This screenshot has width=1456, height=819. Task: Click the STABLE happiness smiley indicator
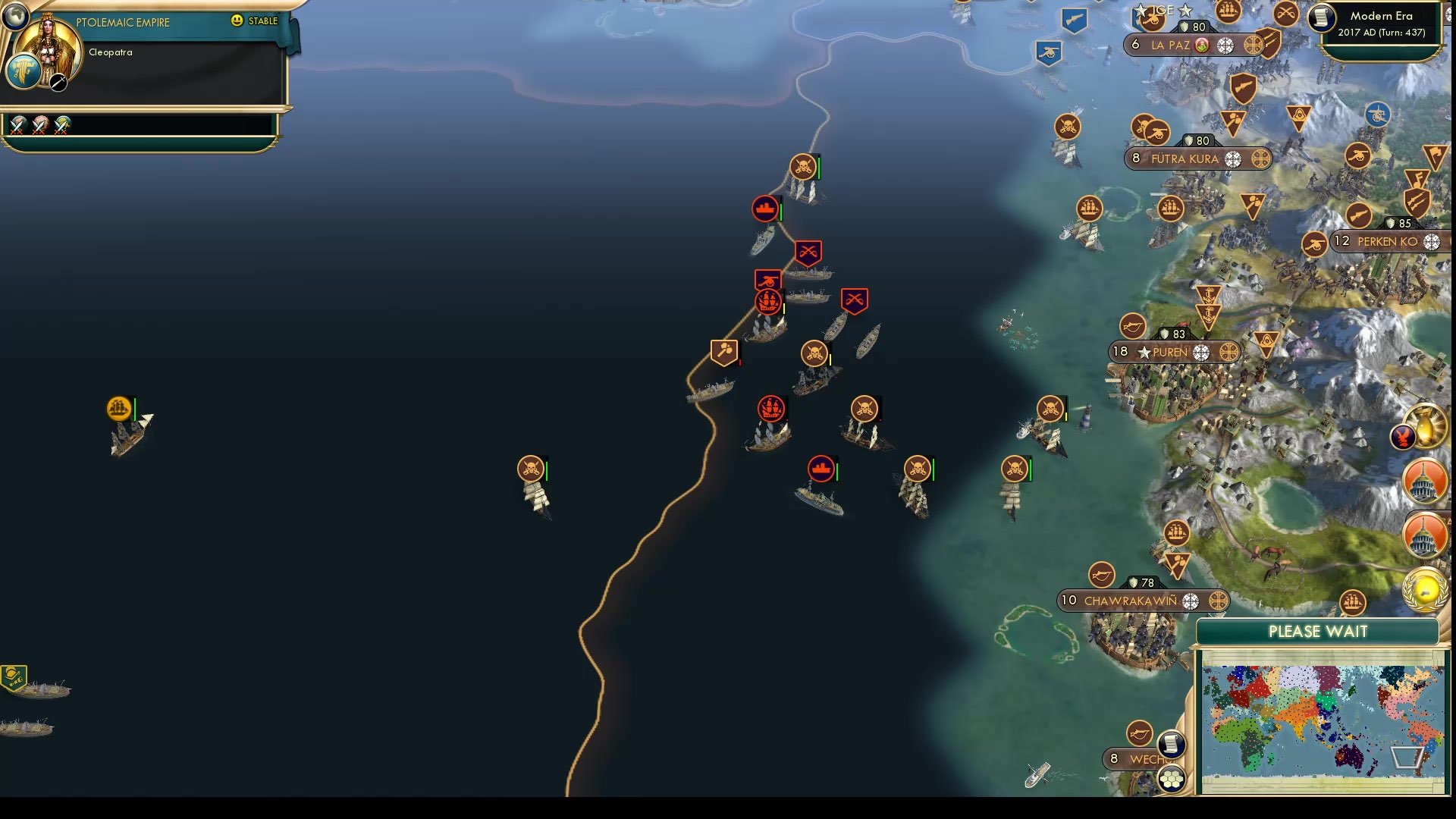(237, 20)
